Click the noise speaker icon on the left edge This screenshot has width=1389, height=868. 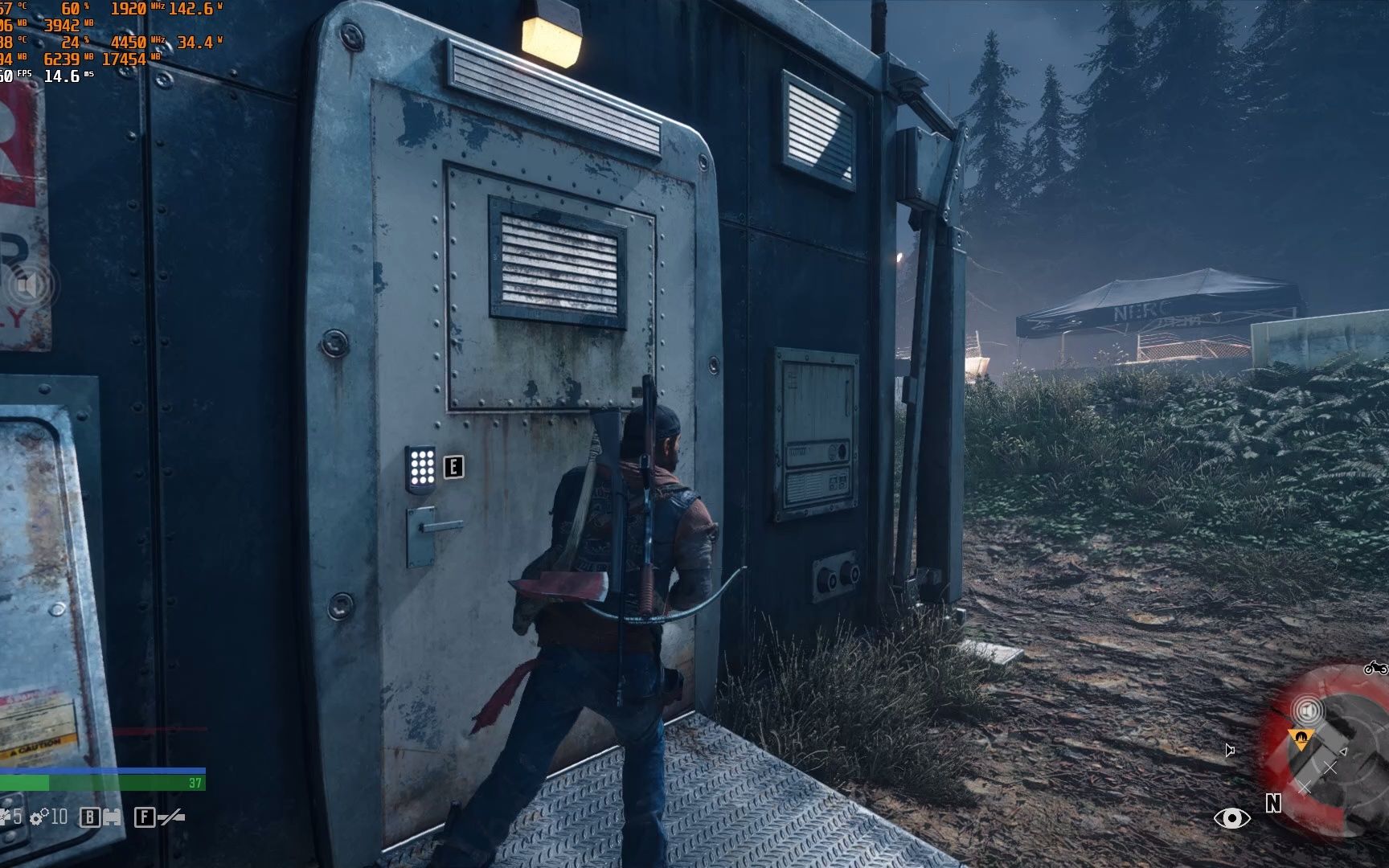pos(29,286)
